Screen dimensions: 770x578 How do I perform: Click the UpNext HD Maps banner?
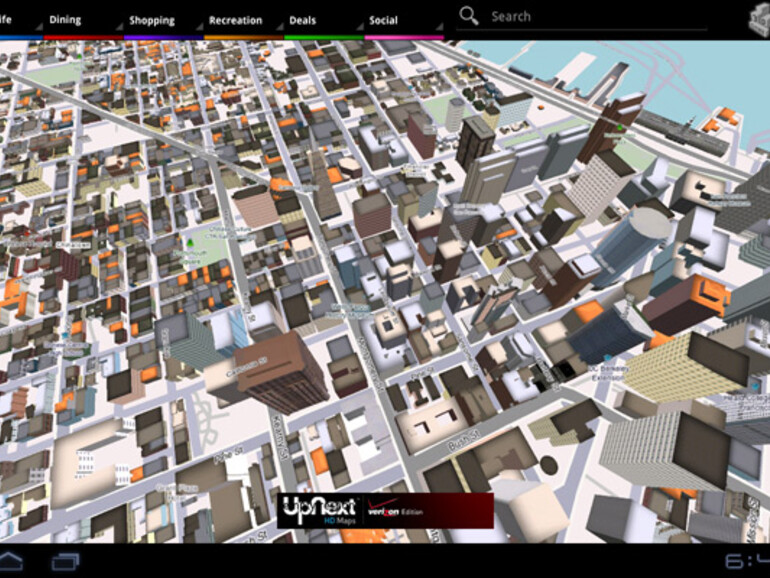[385, 510]
